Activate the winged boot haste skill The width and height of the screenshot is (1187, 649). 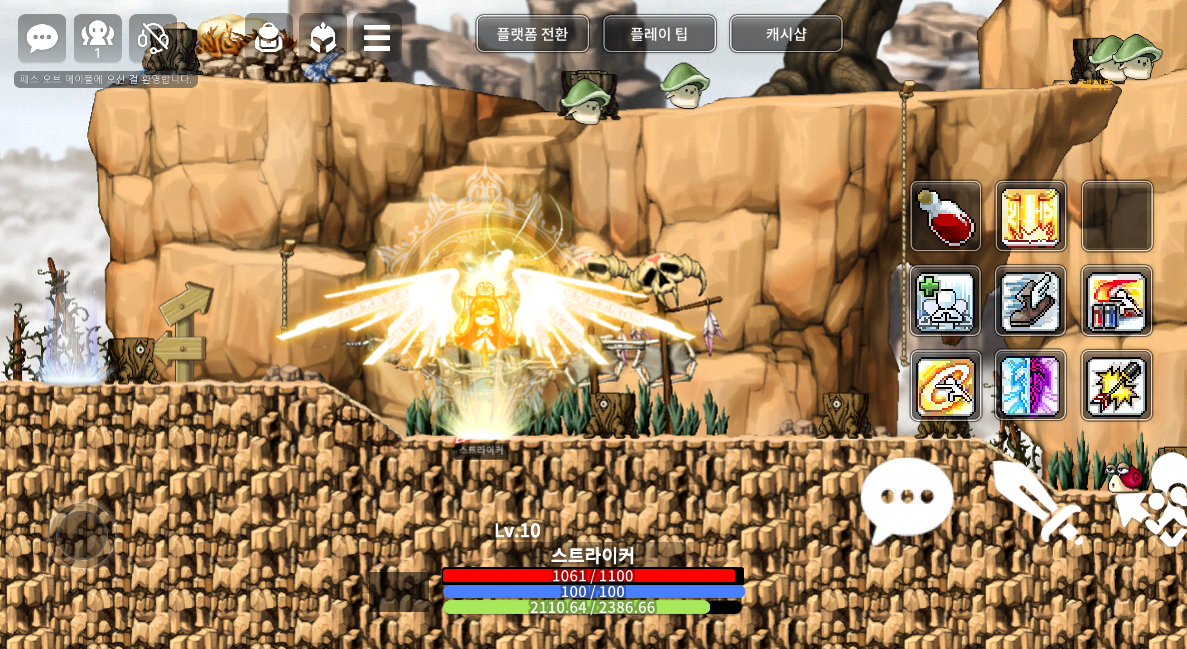[1031, 300]
